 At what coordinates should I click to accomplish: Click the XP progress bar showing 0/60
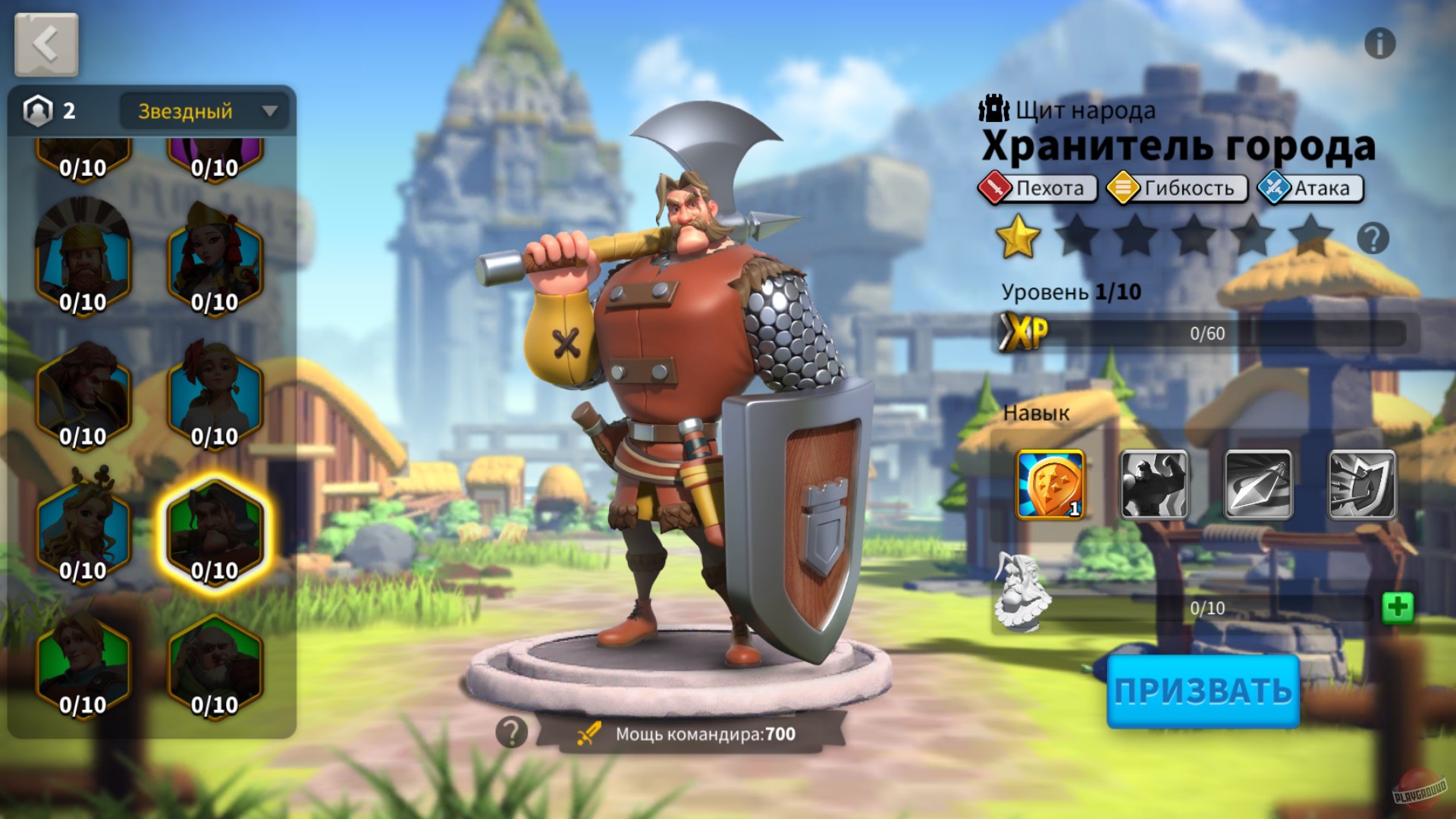(1206, 332)
